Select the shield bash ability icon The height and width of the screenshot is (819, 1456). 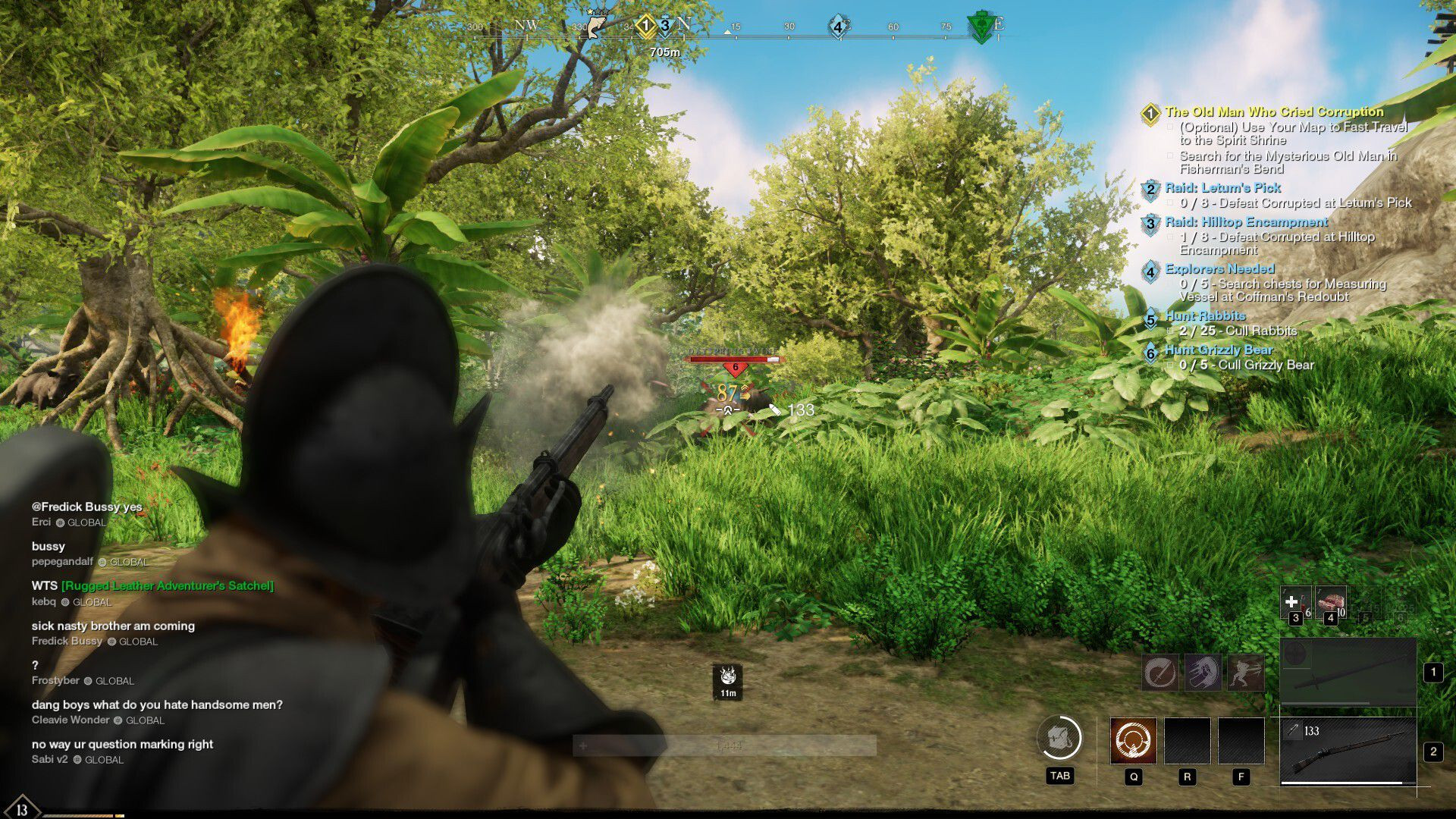[x=1203, y=672]
